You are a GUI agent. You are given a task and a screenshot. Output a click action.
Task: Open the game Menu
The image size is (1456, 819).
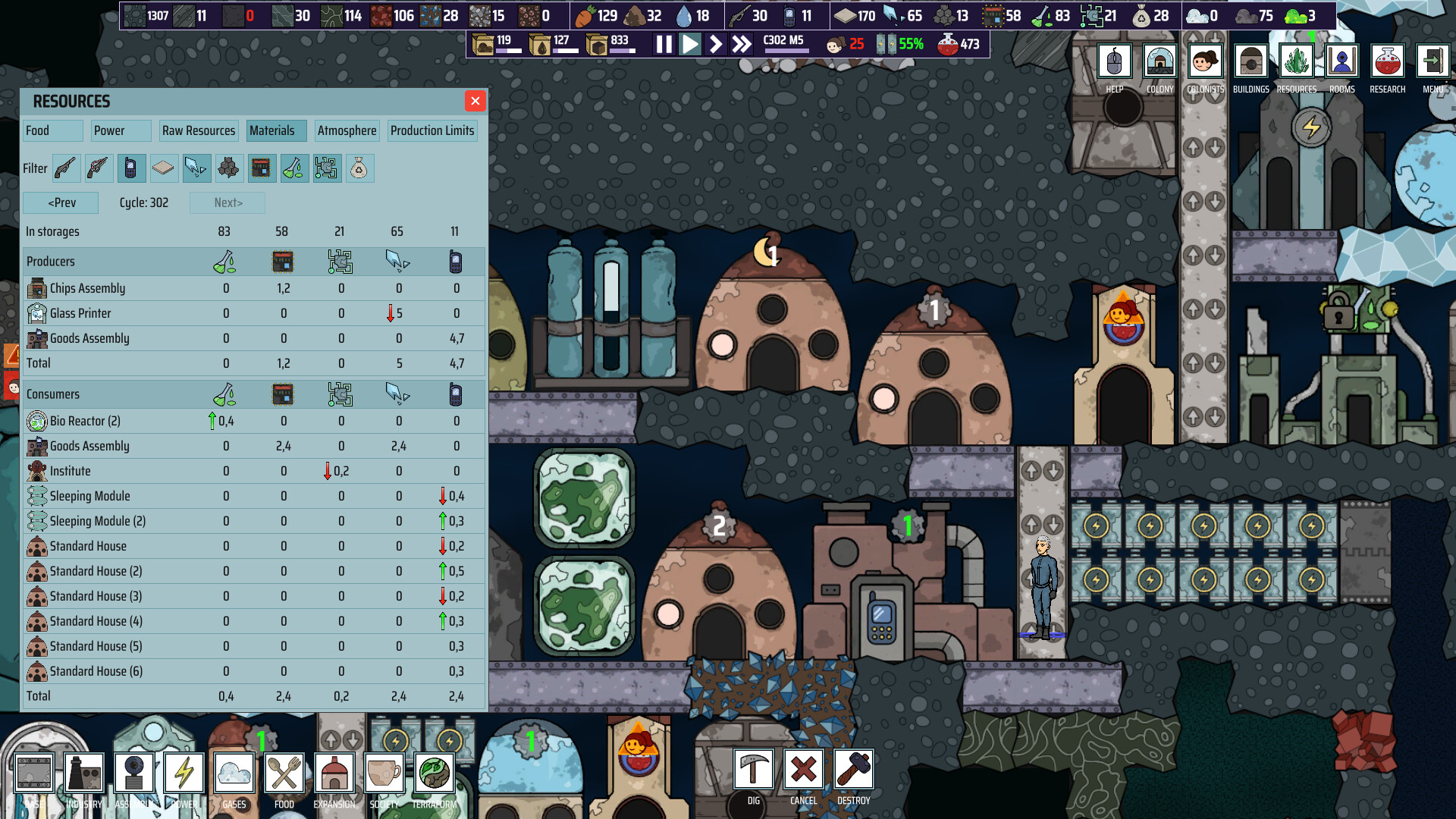pos(1432,62)
